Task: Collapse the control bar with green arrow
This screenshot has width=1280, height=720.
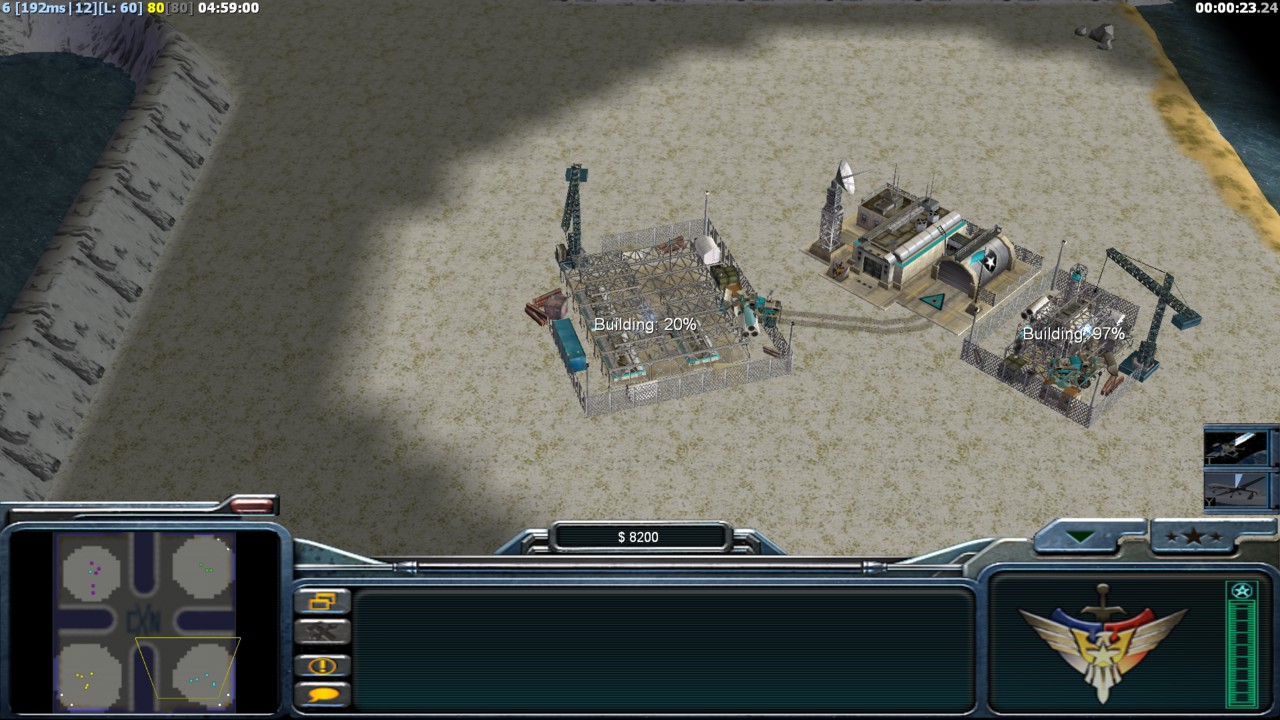Action: pyautogui.click(x=1081, y=537)
